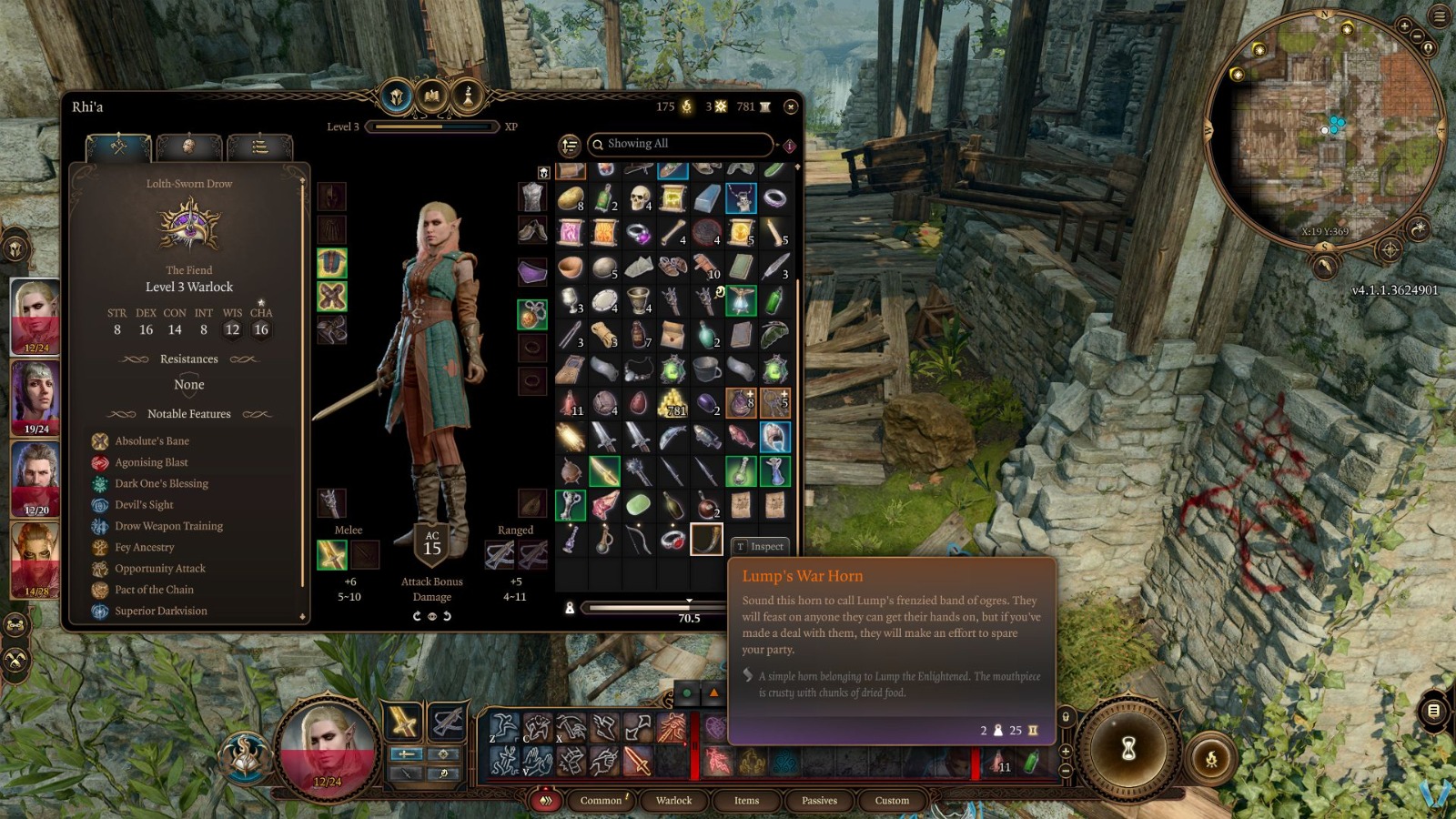Image resolution: width=1456 pixels, height=819 pixels.
Task: Click the alchemy flask icon at top center
Action: (467, 96)
